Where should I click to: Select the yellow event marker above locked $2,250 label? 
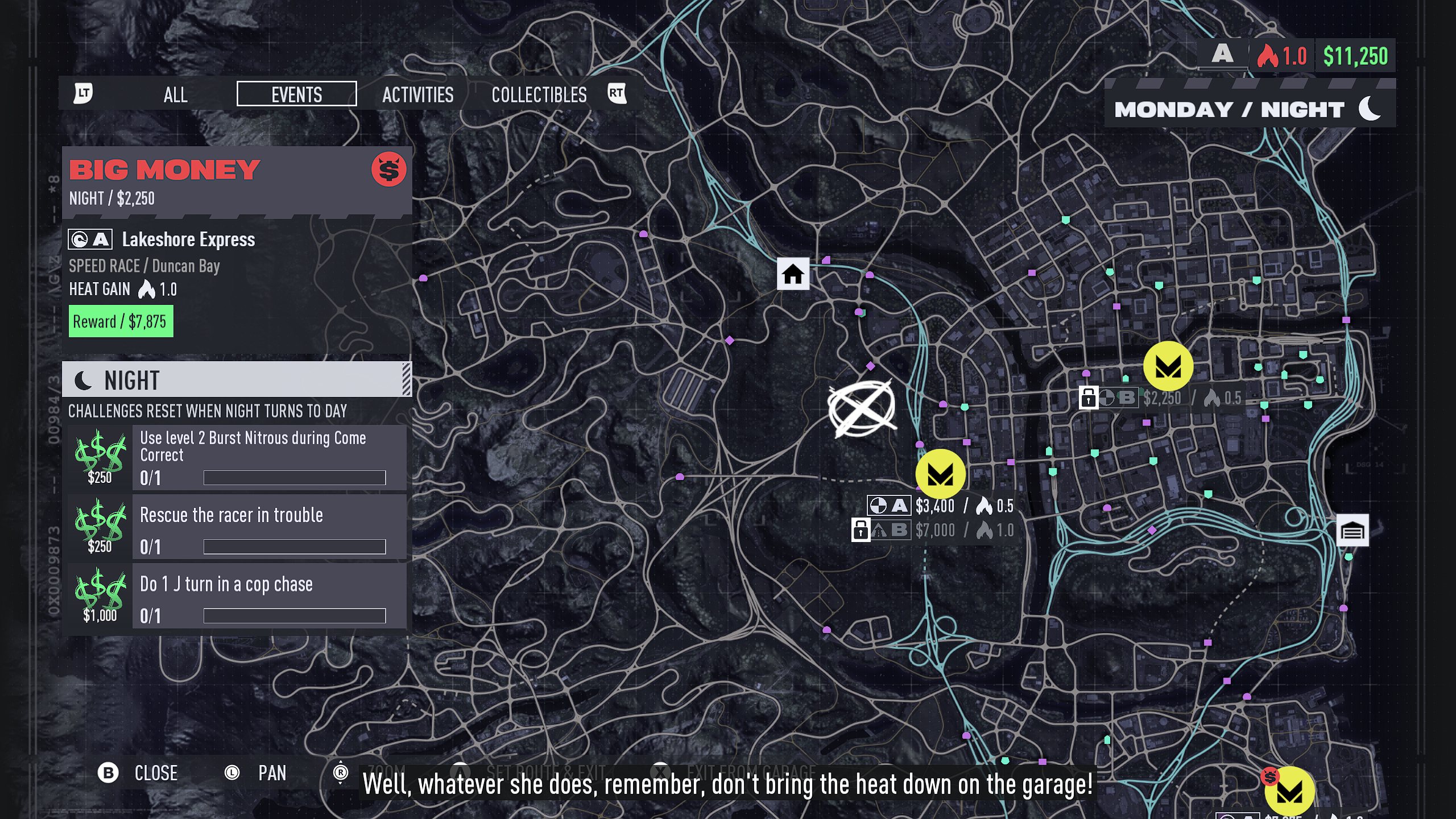[x=1168, y=366]
